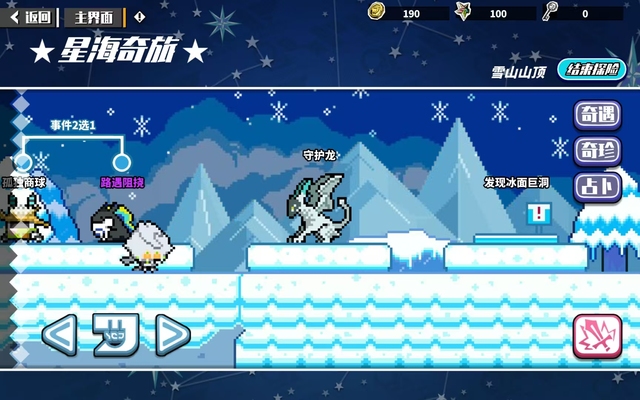Image resolution: width=640 pixels, height=400 pixels.
Task: Tap the face button between the arrows
Action: [x=115, y=335]
